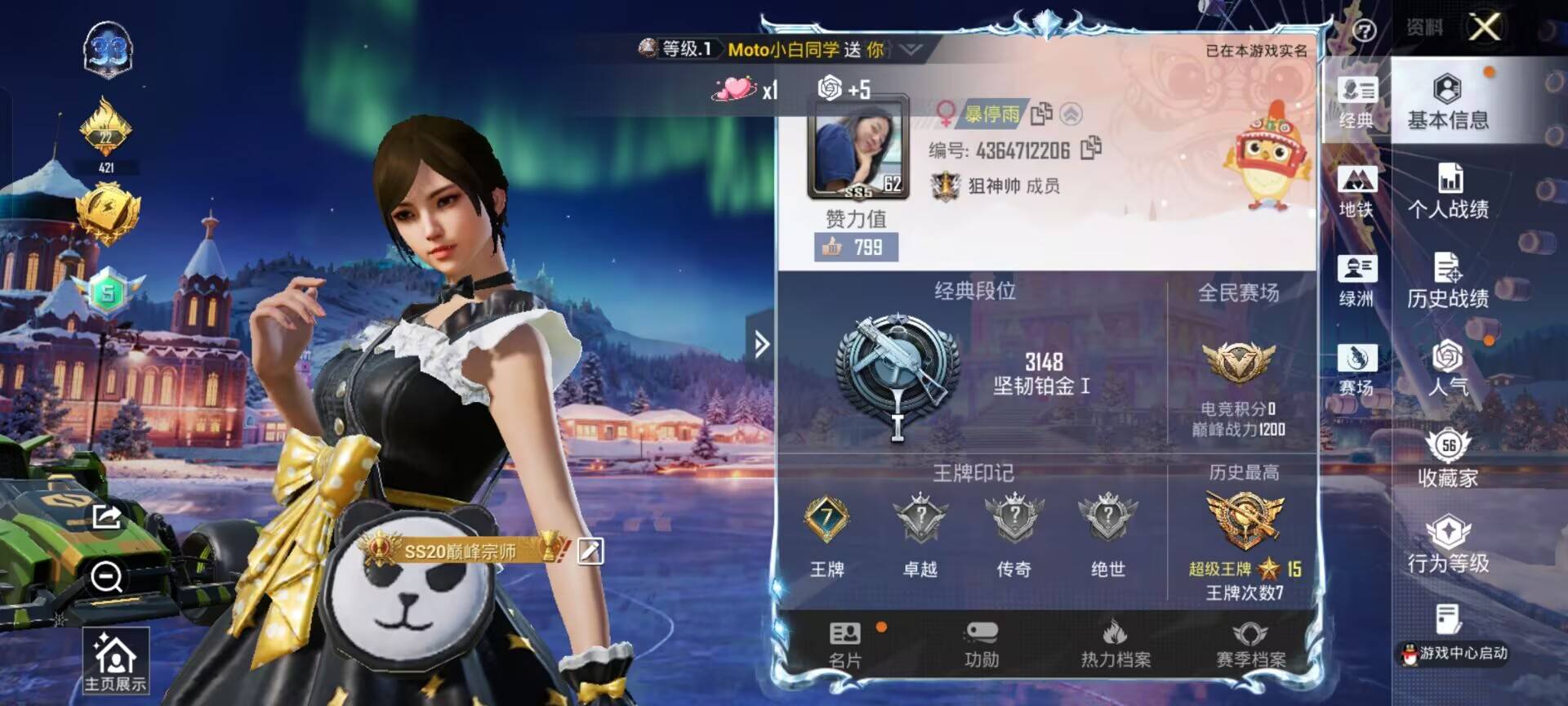The height and width of the screenshot is (706, 1568).
Task: Switch to 地铁 mode stats
Action: pos(1356,188)
